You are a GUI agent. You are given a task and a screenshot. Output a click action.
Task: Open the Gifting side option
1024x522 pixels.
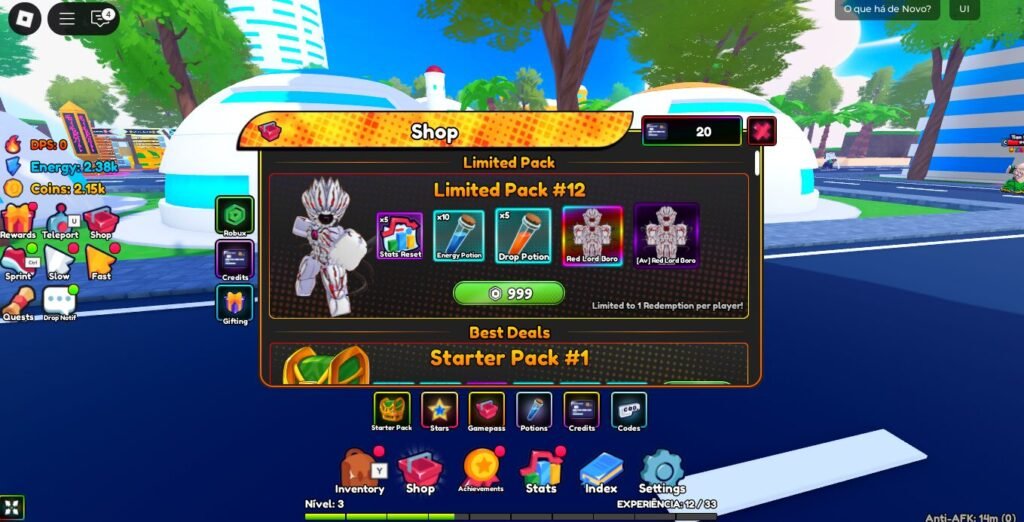[x=235, y=305]
